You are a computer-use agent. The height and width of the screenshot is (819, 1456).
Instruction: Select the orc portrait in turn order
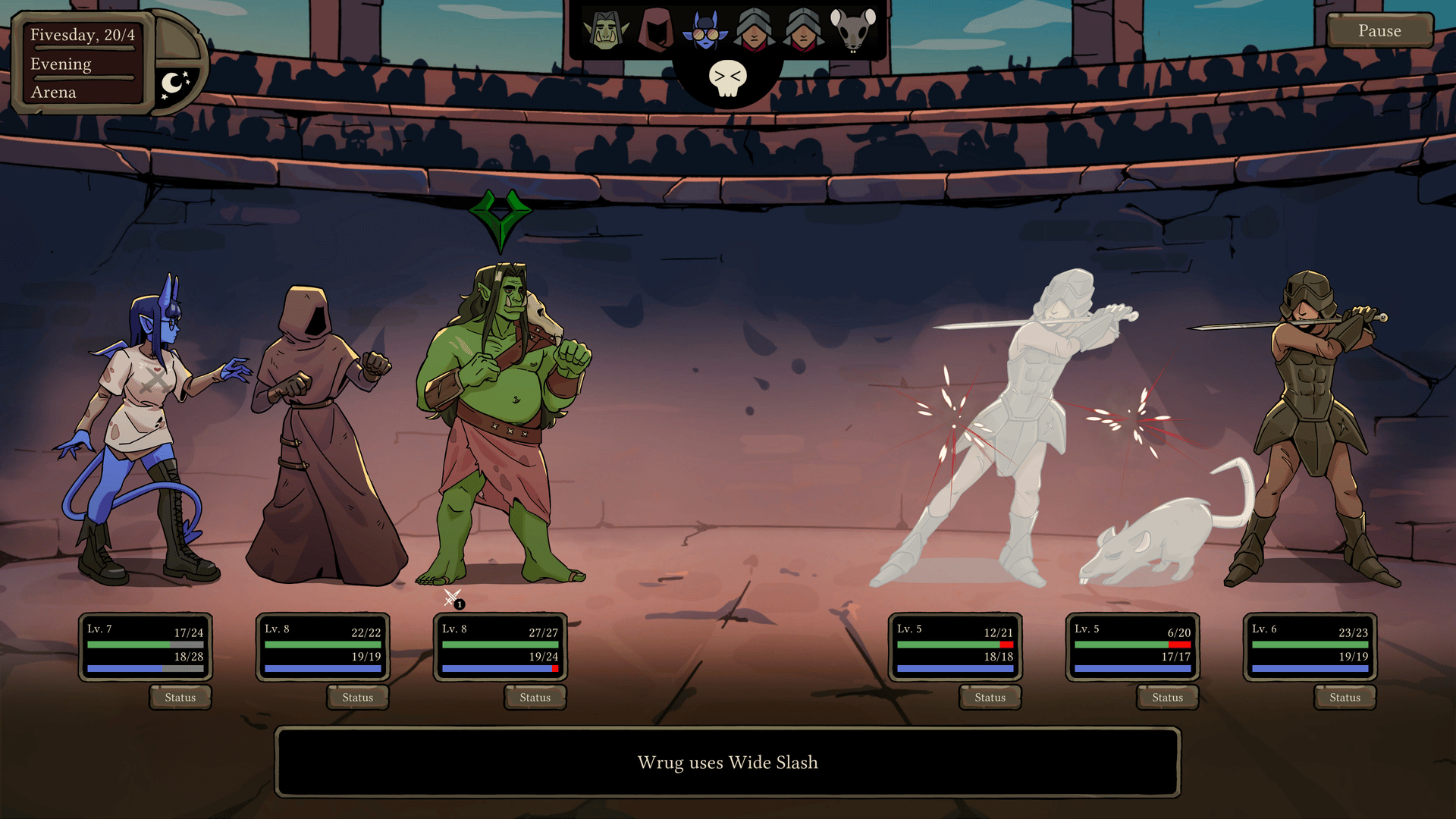(x=606, y=31)
